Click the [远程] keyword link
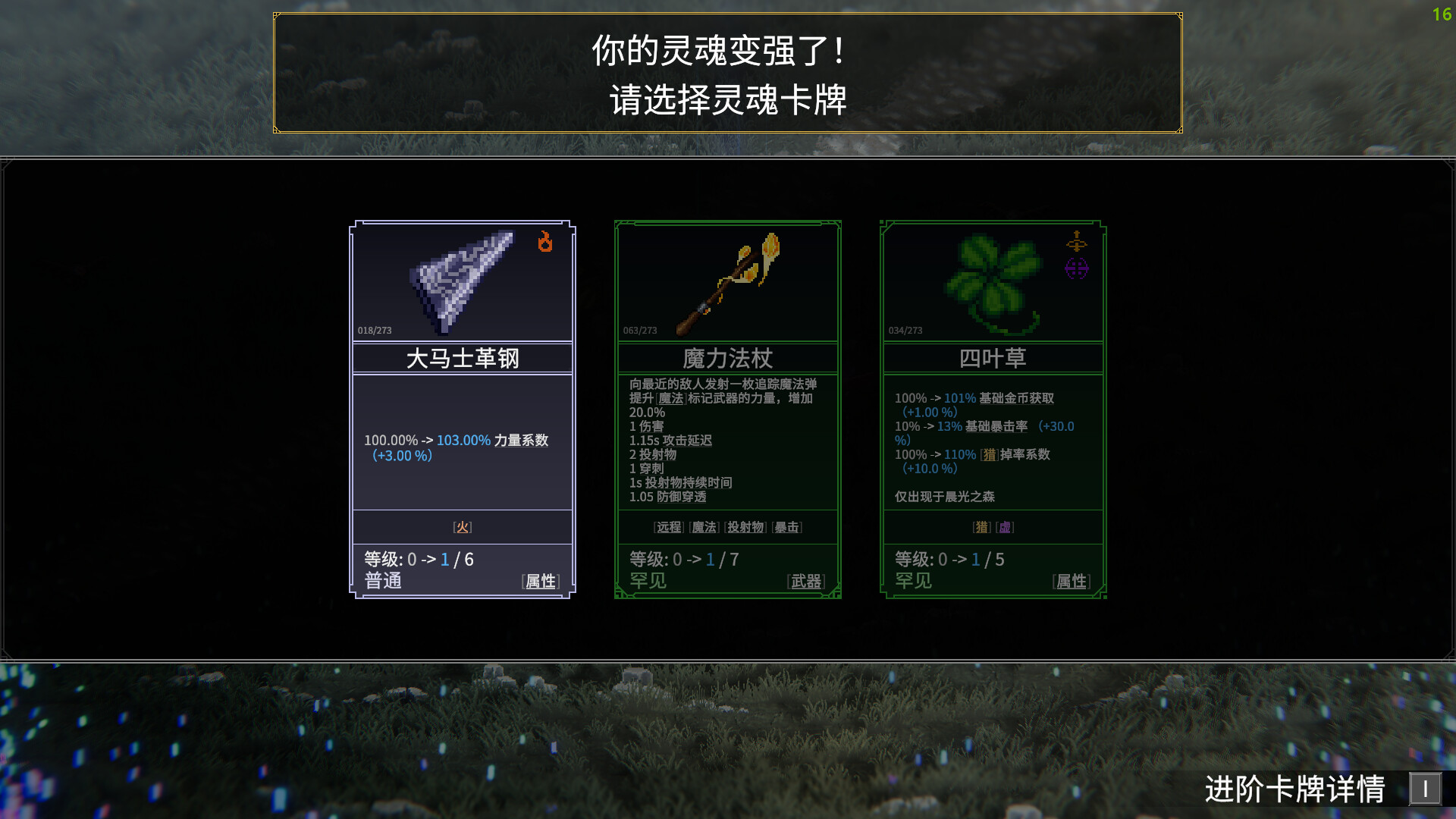The image size is (1456, 819). click(668, 527)
